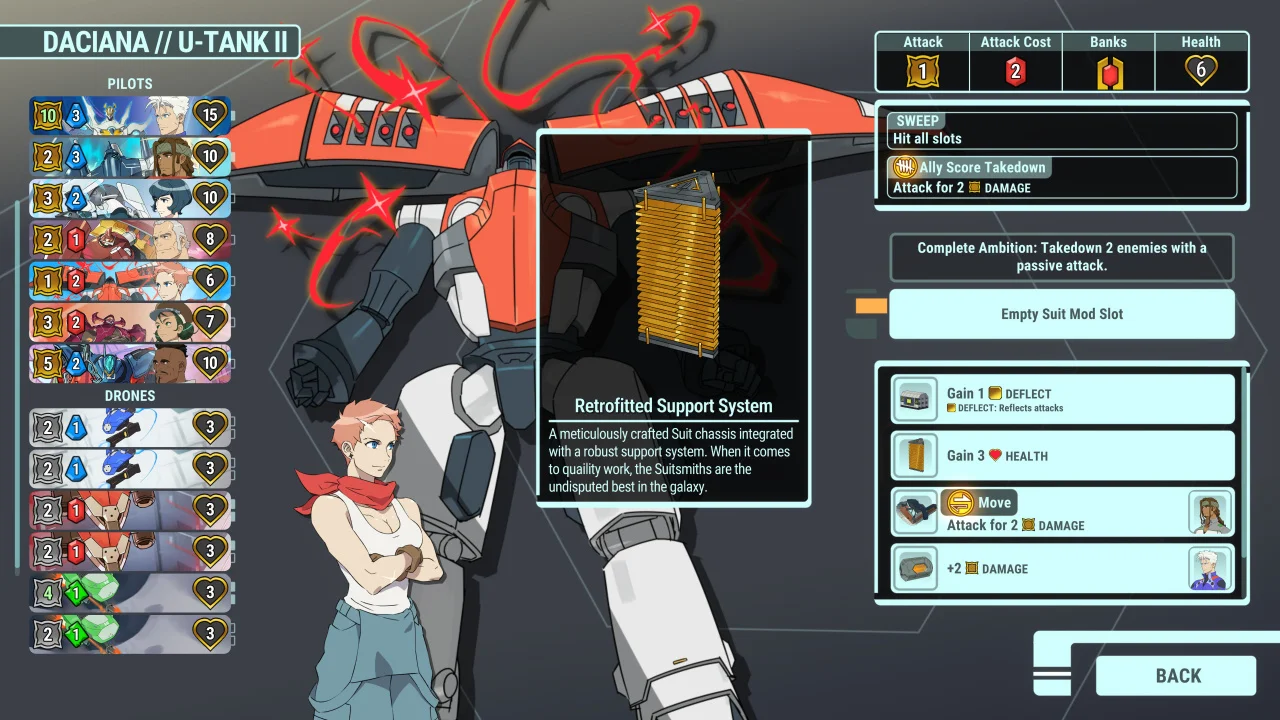Go back with the BACK button

pyautogui.click(x=1176, y=676)
